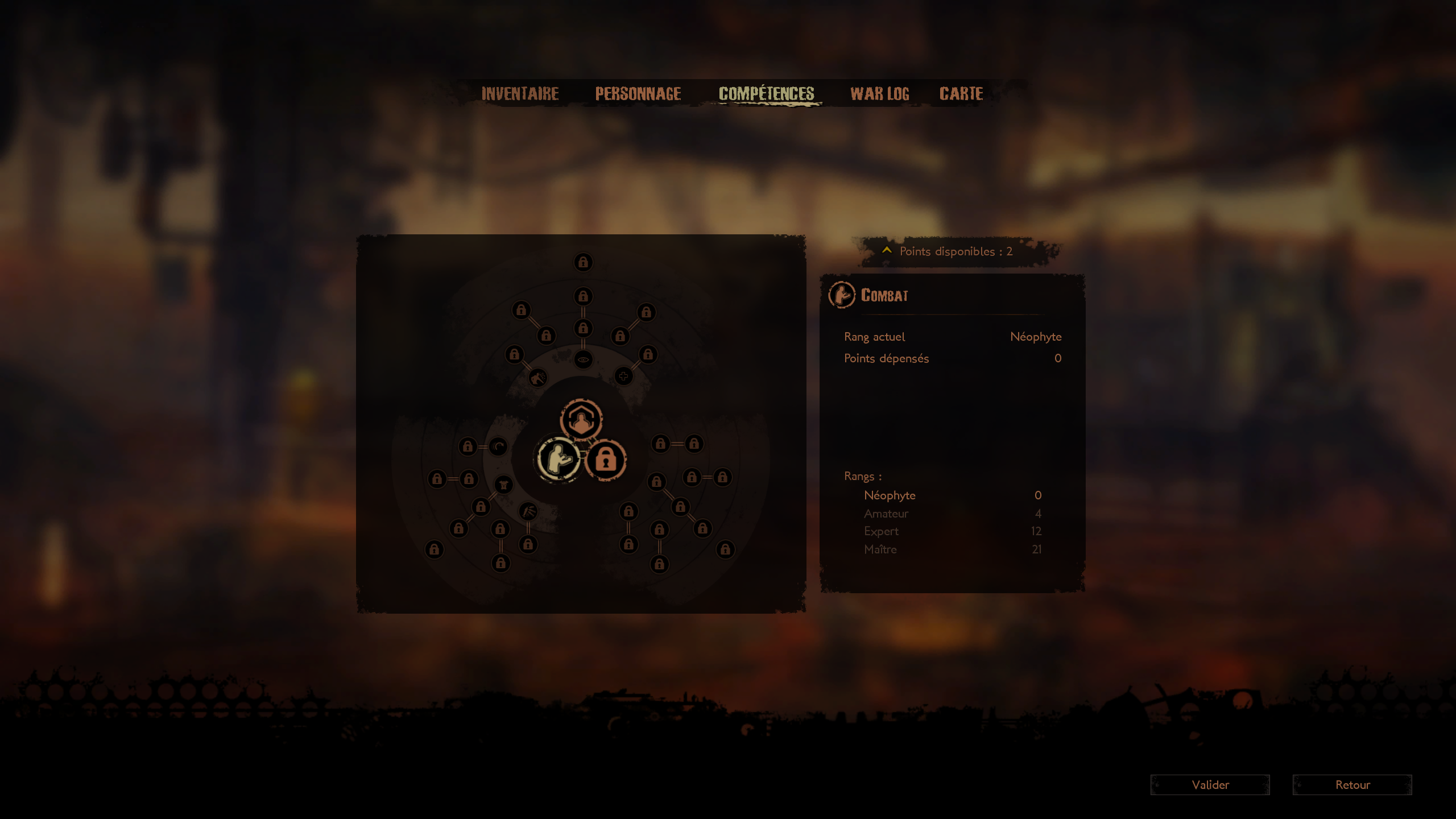Image resolution: width=1456 pixels, height=819 pixels.
Task: Select the eye skill node
Action: pyautogui.click(x=583, y=359)
